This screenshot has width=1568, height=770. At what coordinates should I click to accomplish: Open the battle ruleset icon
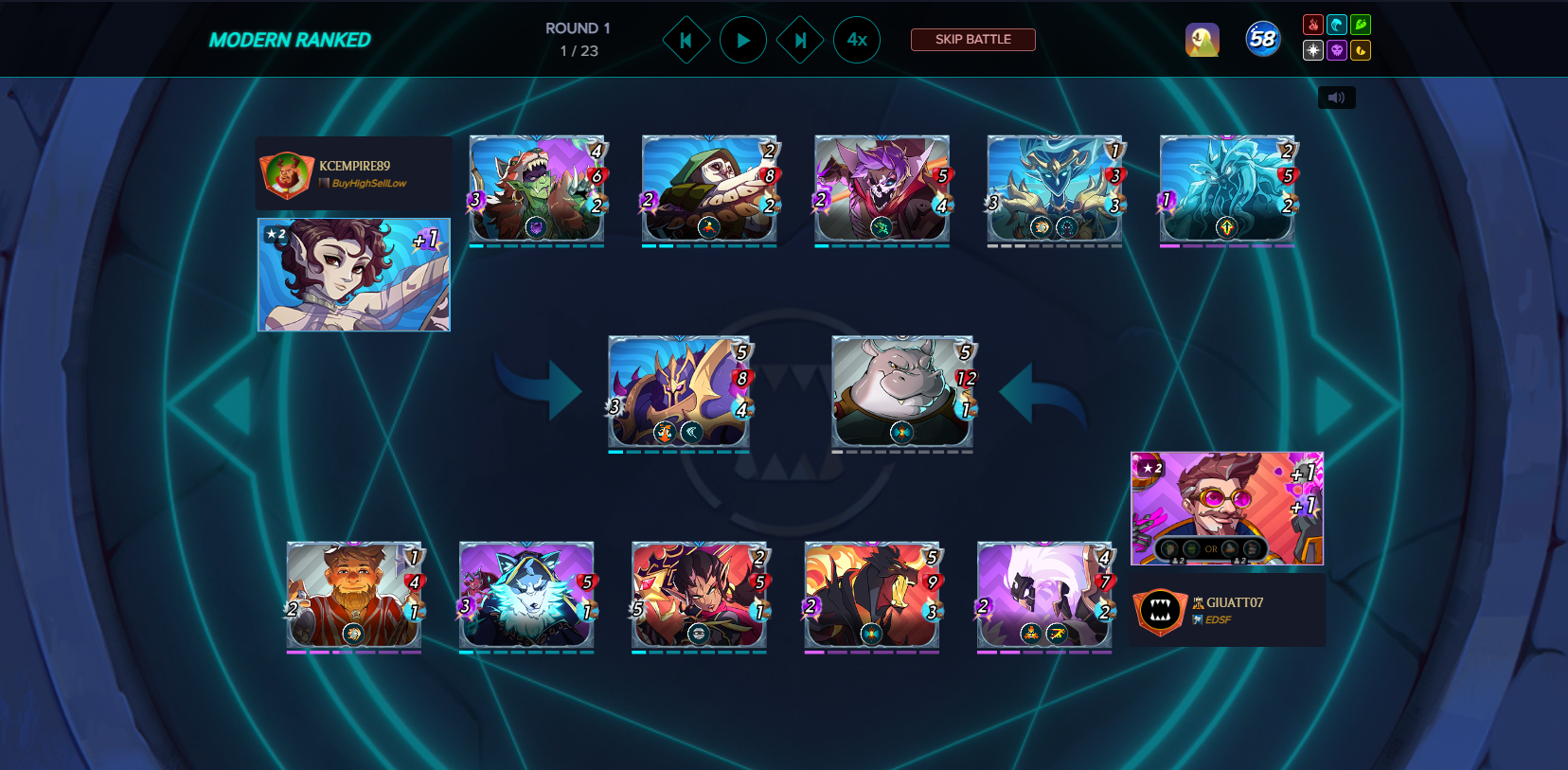[1202, 40]
